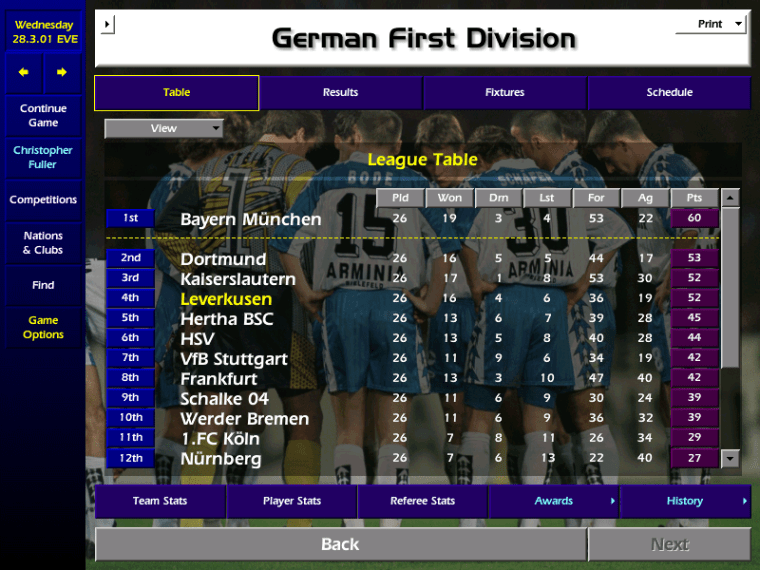The image size is (760, 570).
Task: Open the Christopher Fuller manager menu
Action: click(43, 158)
